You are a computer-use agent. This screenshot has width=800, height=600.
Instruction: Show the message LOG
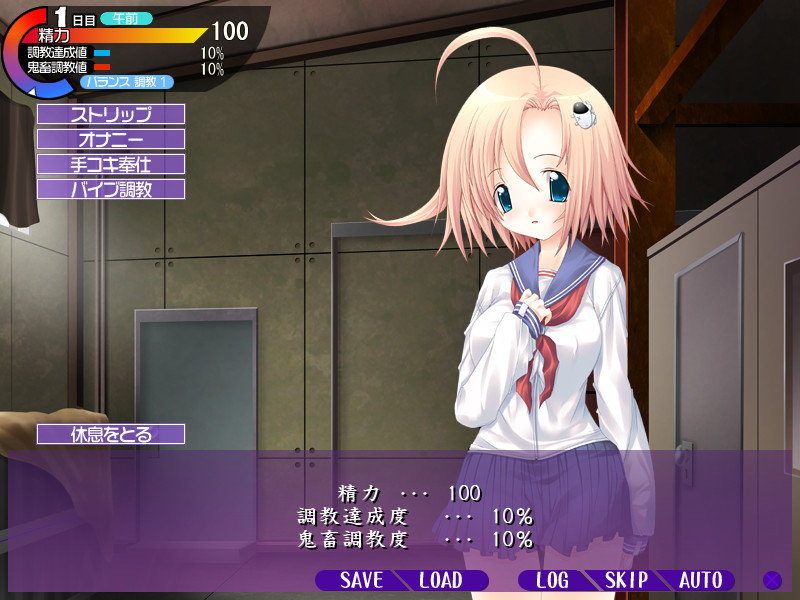click(551, 580)
